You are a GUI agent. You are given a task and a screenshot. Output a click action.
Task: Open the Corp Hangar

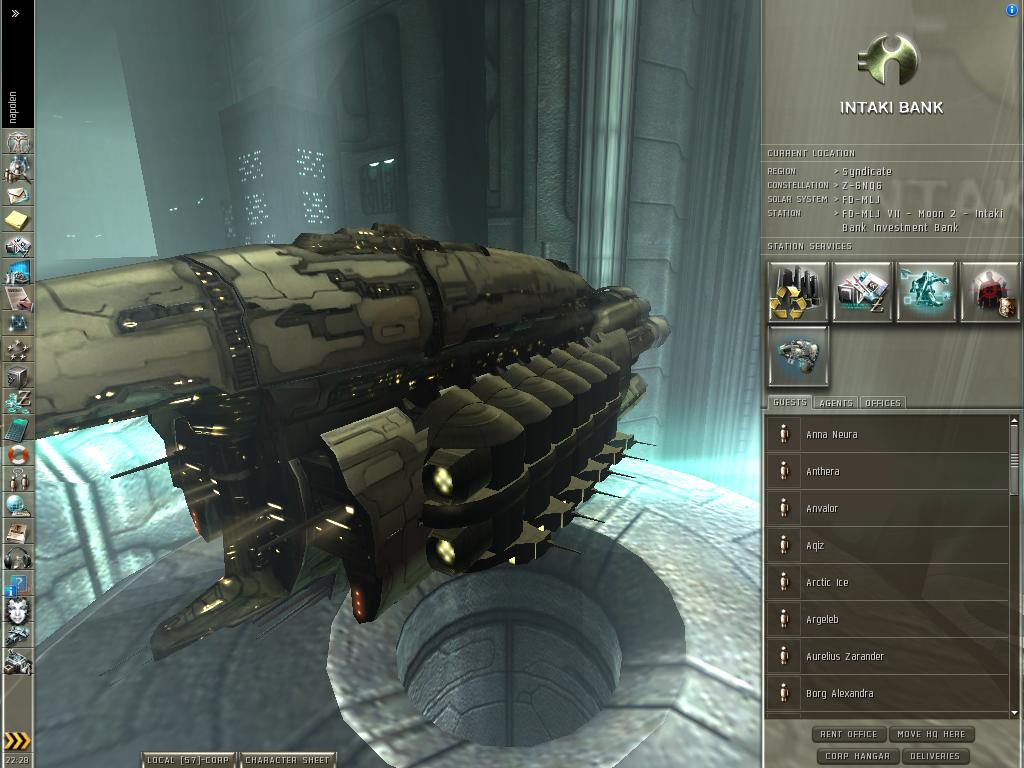(857, 756)
